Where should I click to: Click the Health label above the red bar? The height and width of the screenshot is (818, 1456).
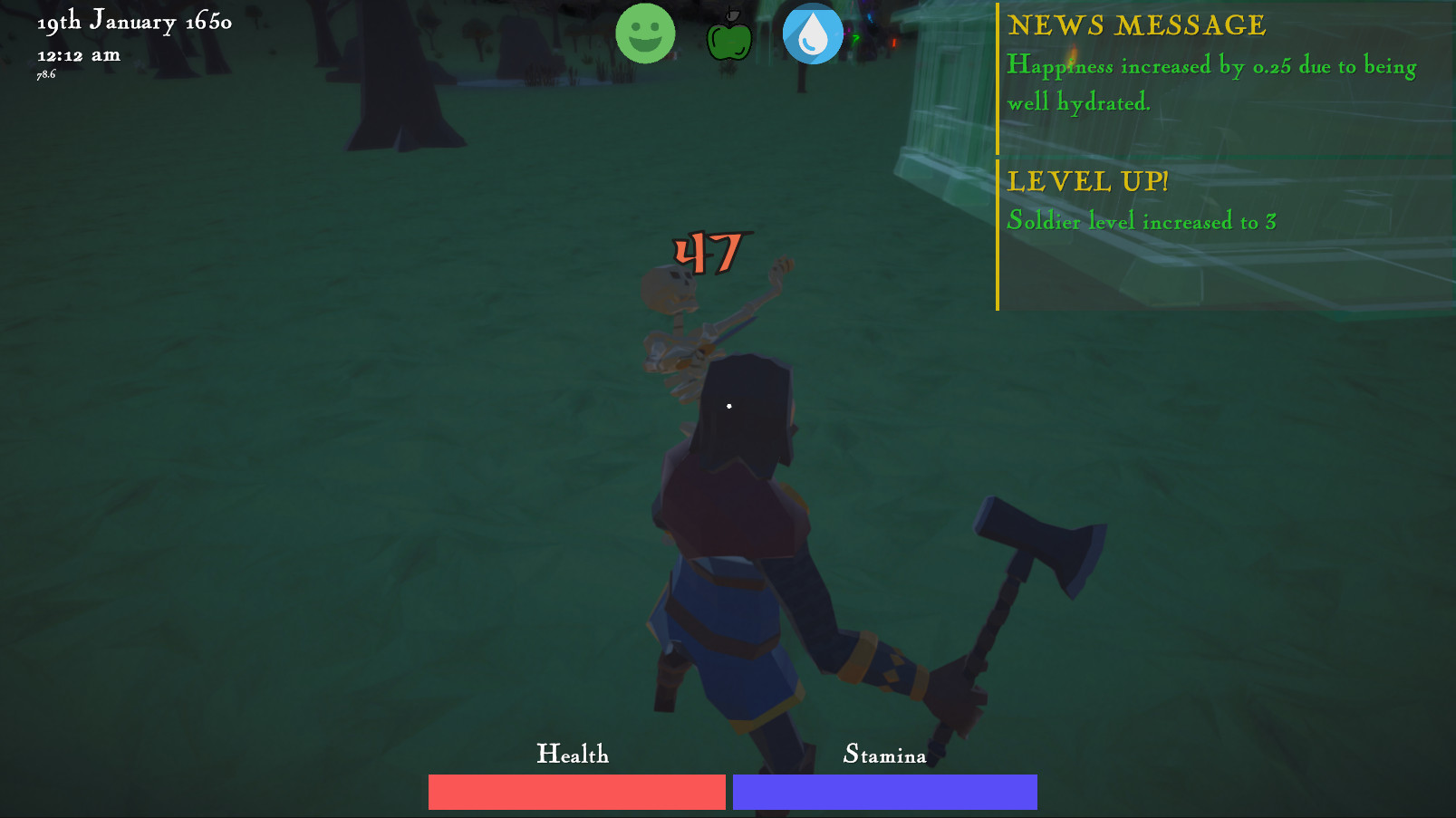[574, 753]
